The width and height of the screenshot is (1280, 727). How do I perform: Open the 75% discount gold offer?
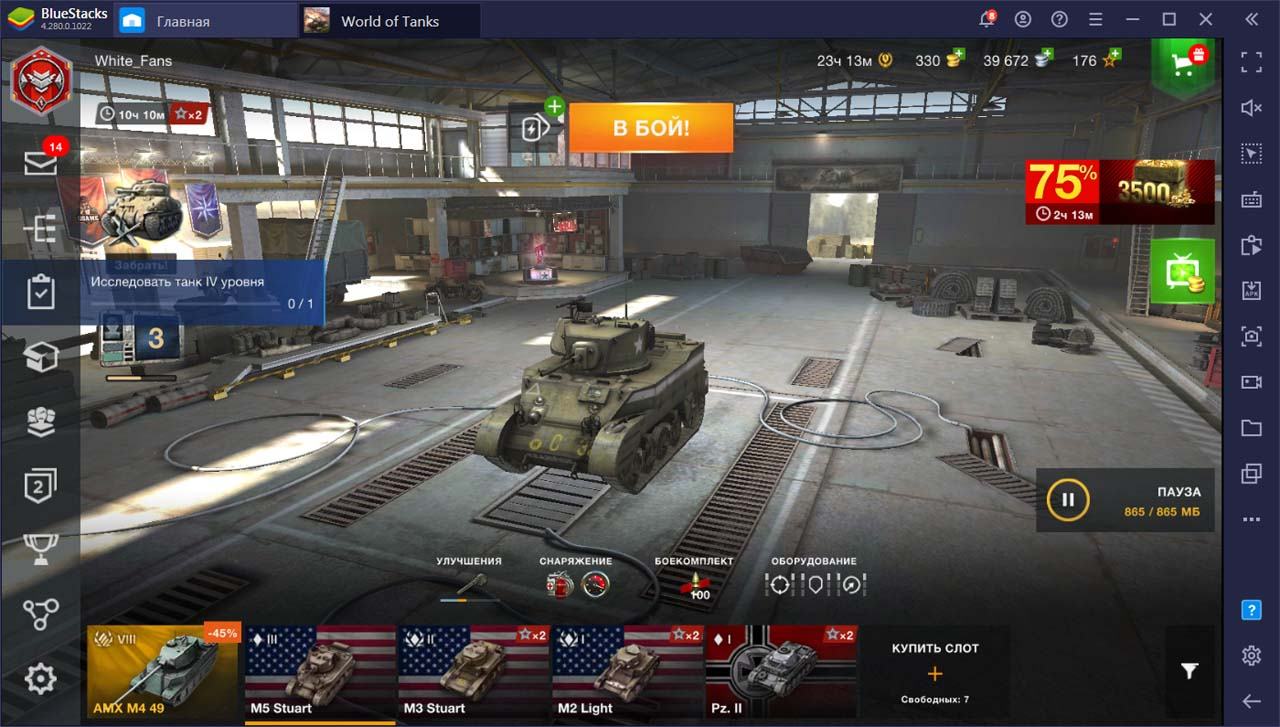pos(1119,192)
